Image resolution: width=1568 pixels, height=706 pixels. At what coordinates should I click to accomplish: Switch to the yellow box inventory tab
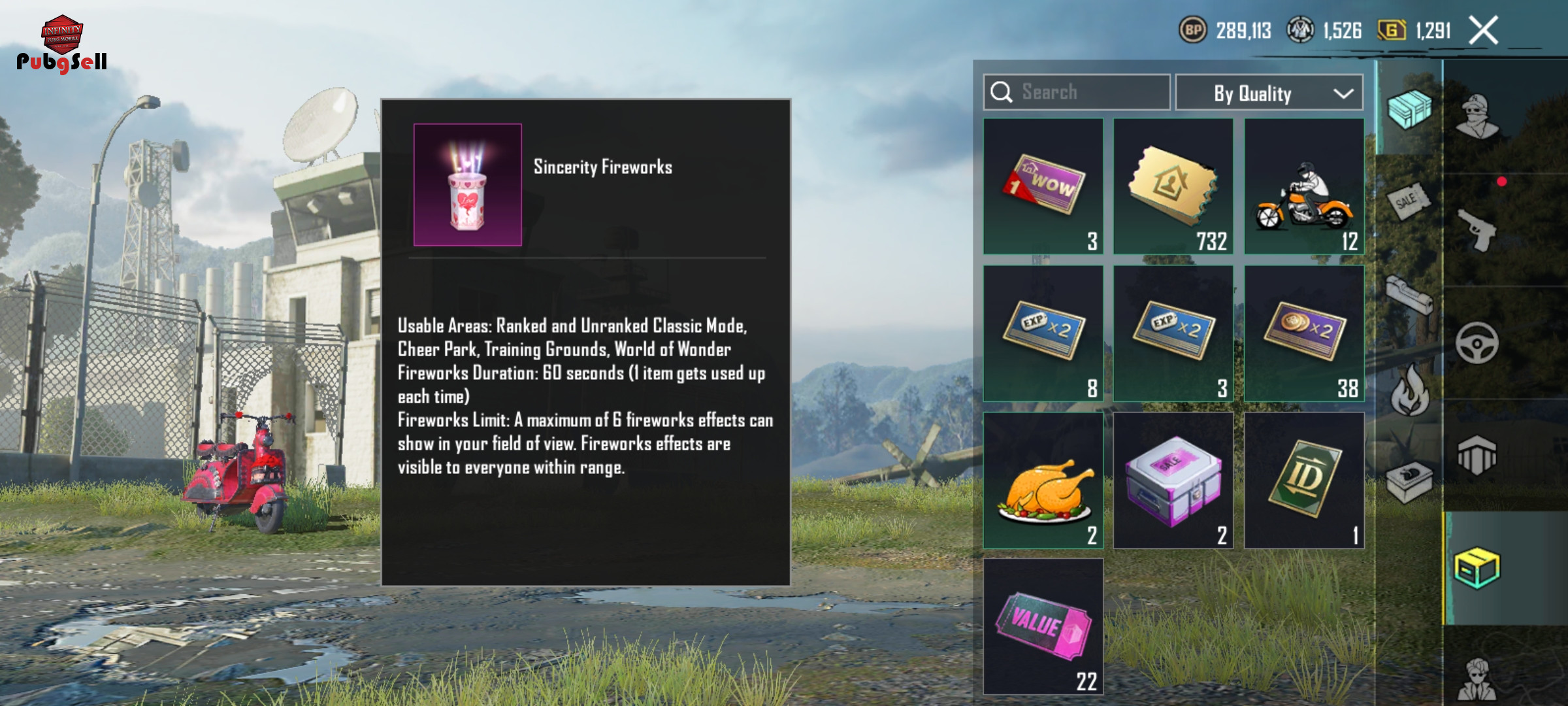[1477, 567]
